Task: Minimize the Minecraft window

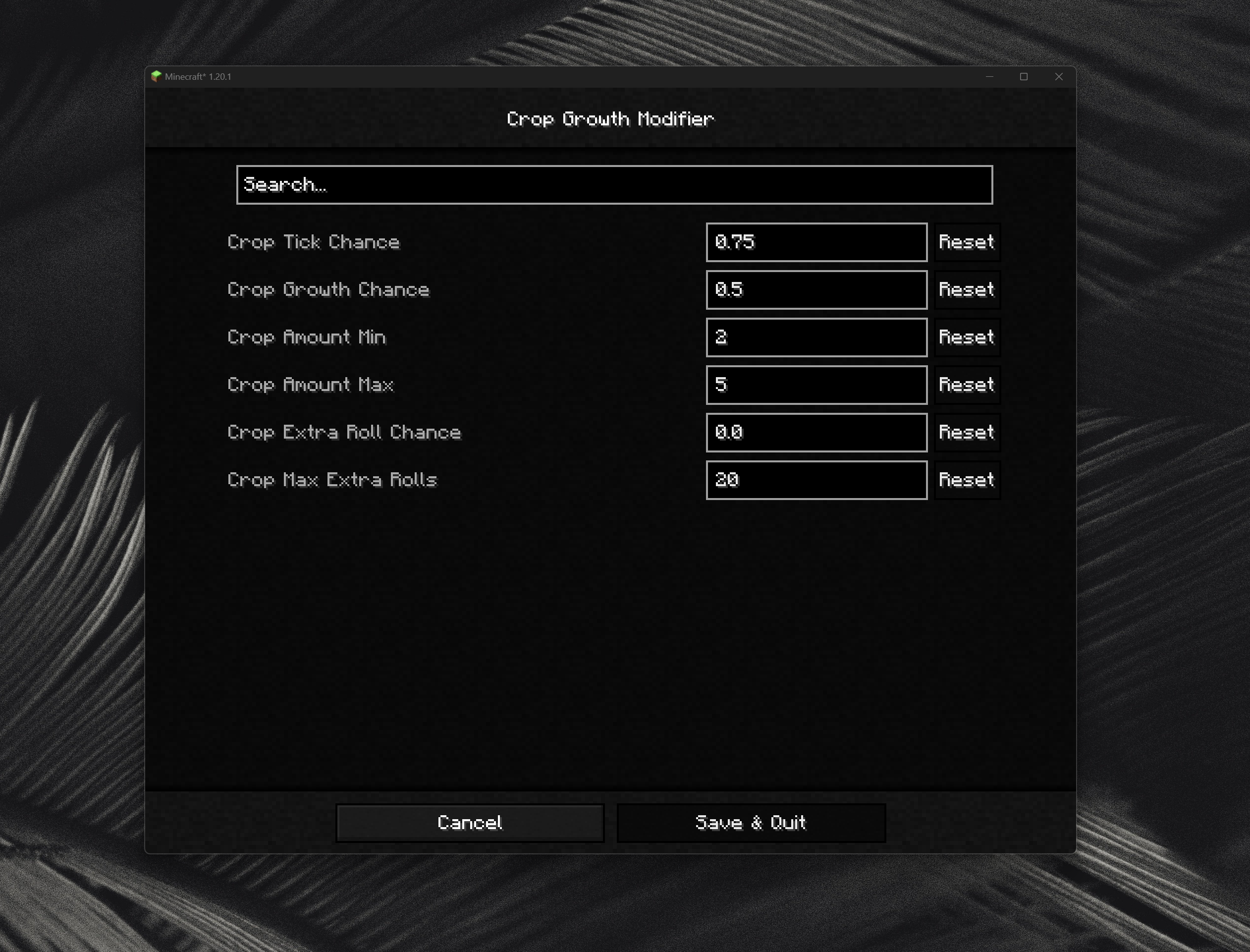Action: point(989,76)
